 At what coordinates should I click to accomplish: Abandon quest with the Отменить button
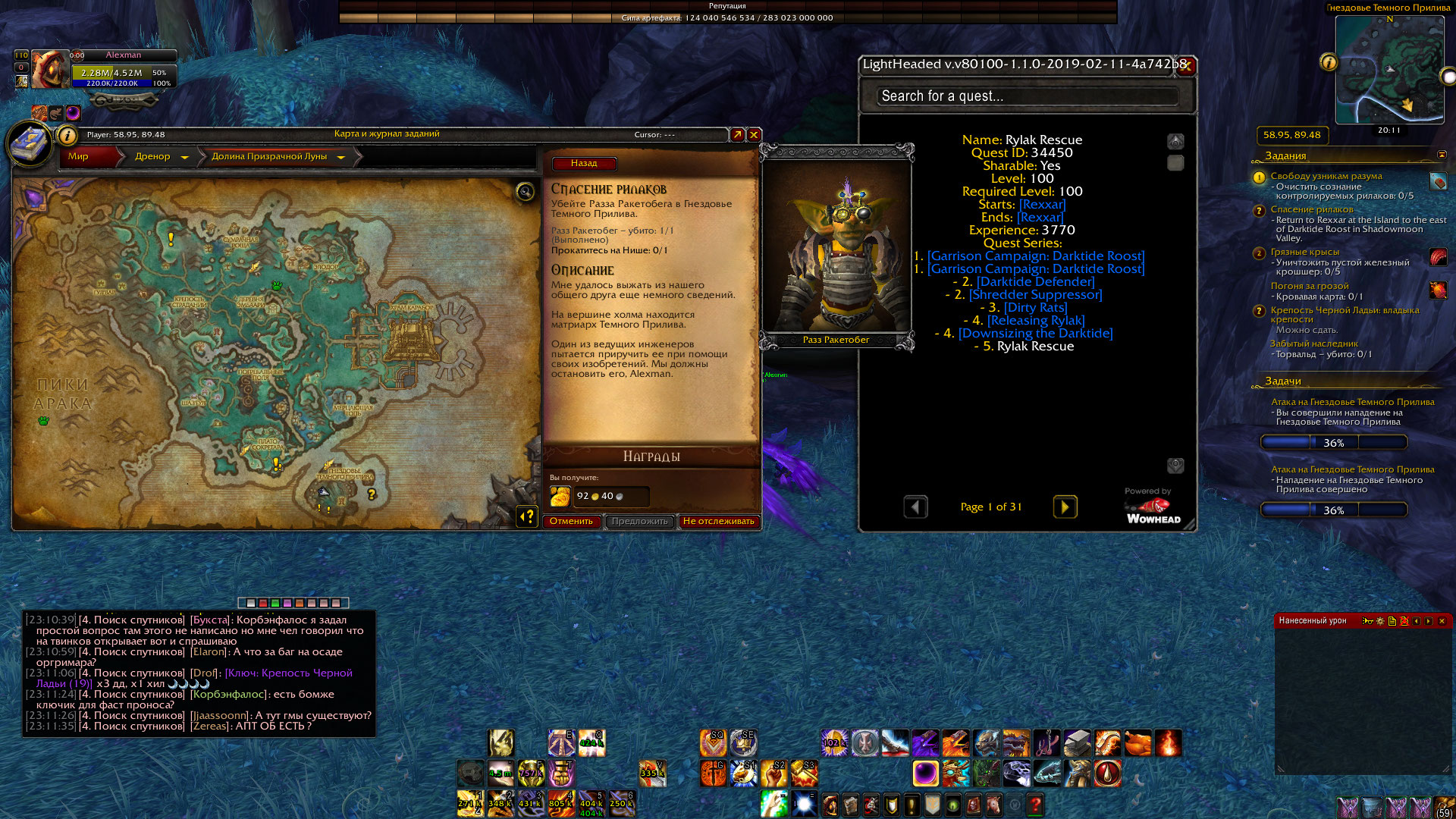pos(571,522)
